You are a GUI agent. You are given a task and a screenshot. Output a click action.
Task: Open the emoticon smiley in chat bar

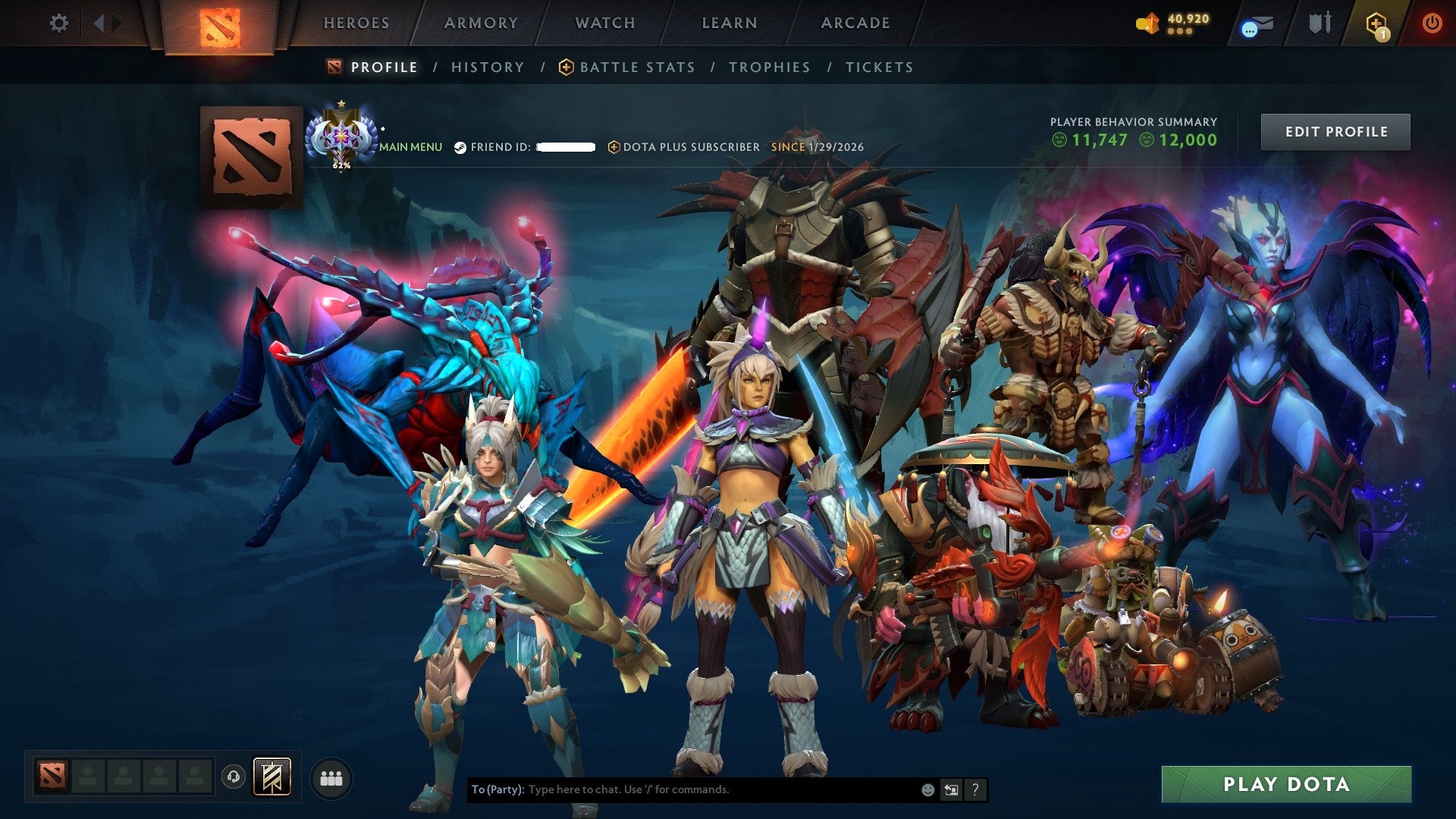point(927,789)
